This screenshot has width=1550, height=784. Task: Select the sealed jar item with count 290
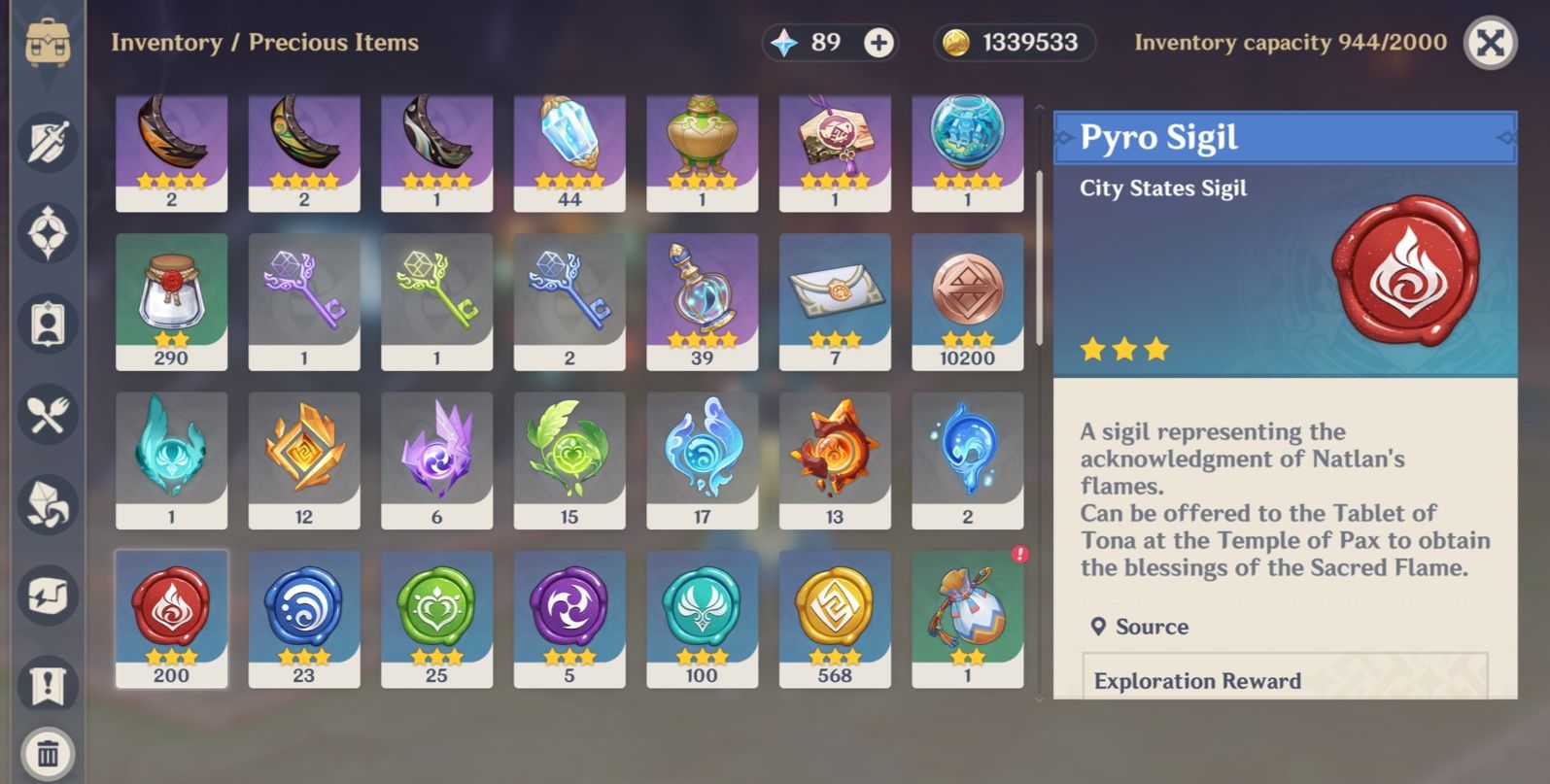[x=171, y=300]
